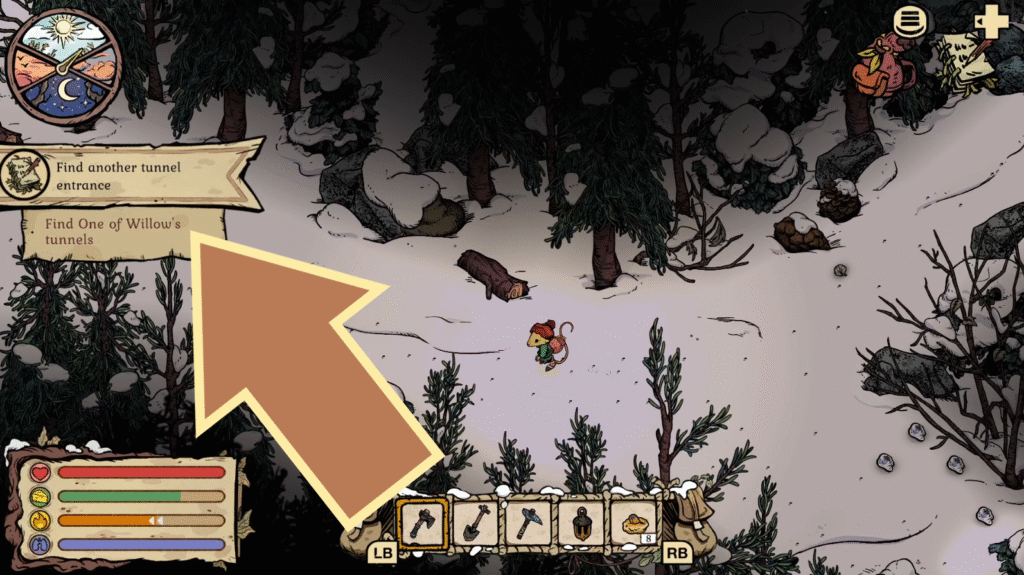The height and width of the screenshot is (575, 1024).
Task: Choose the pickaxe hotbar slot
Action: coord(527,522)
